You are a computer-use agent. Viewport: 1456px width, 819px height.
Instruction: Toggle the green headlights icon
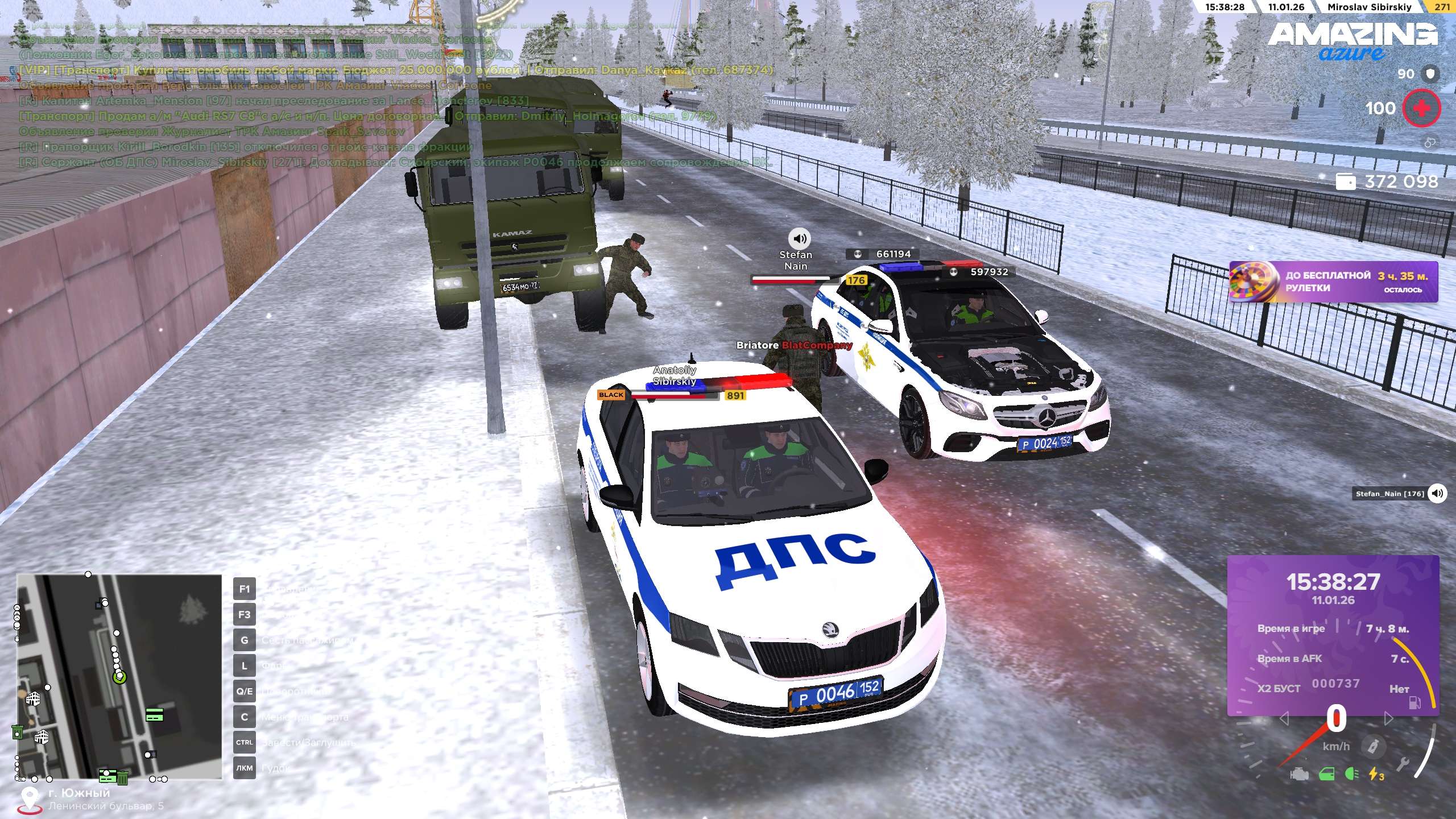coord(1352,774)
